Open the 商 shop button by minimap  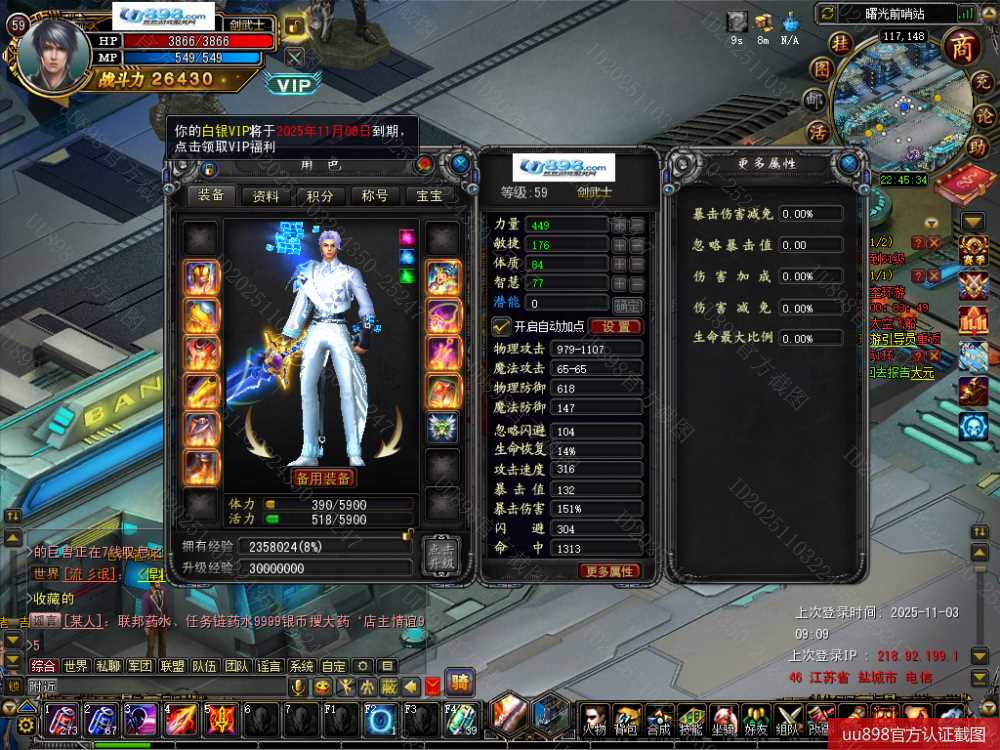coord(961,46)
